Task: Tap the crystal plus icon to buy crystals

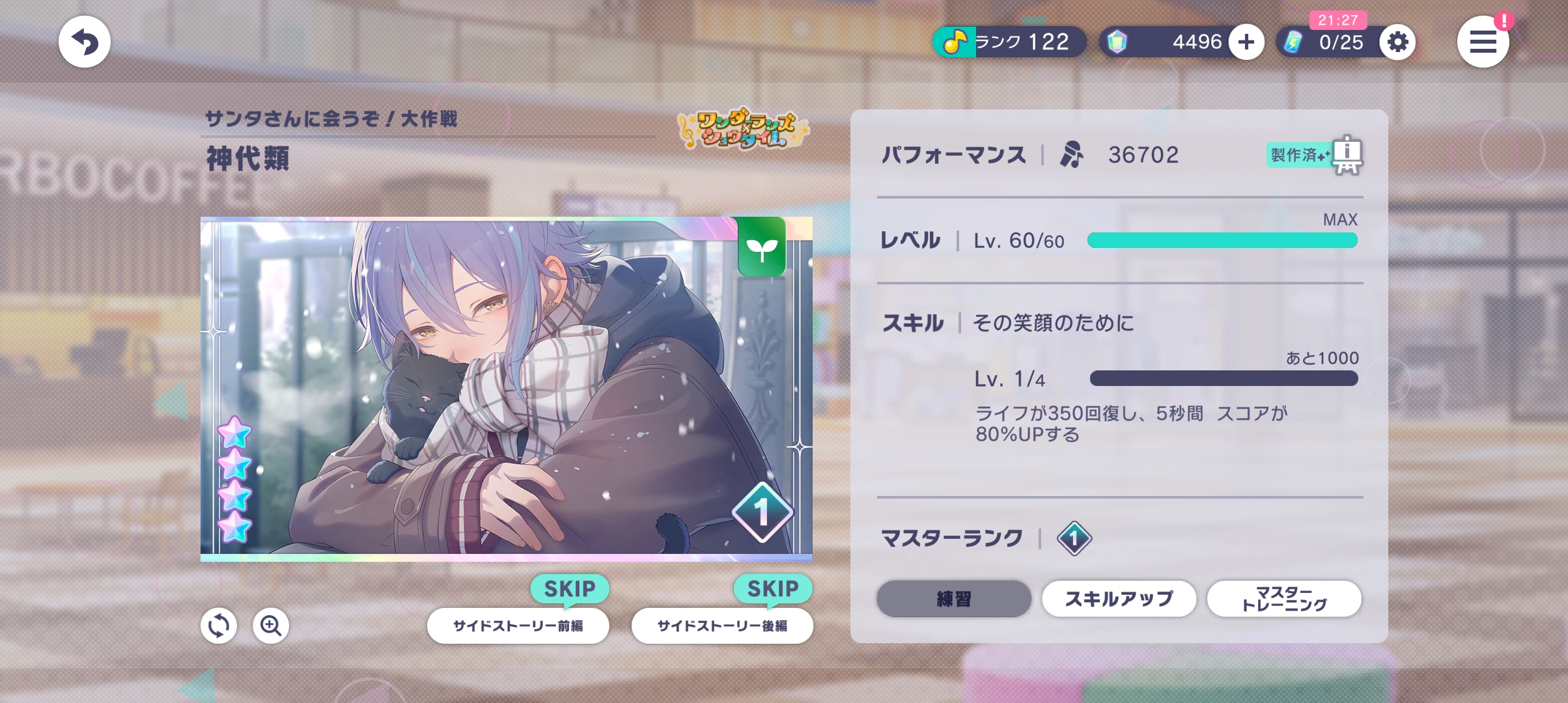Action: pos(1245,41)
